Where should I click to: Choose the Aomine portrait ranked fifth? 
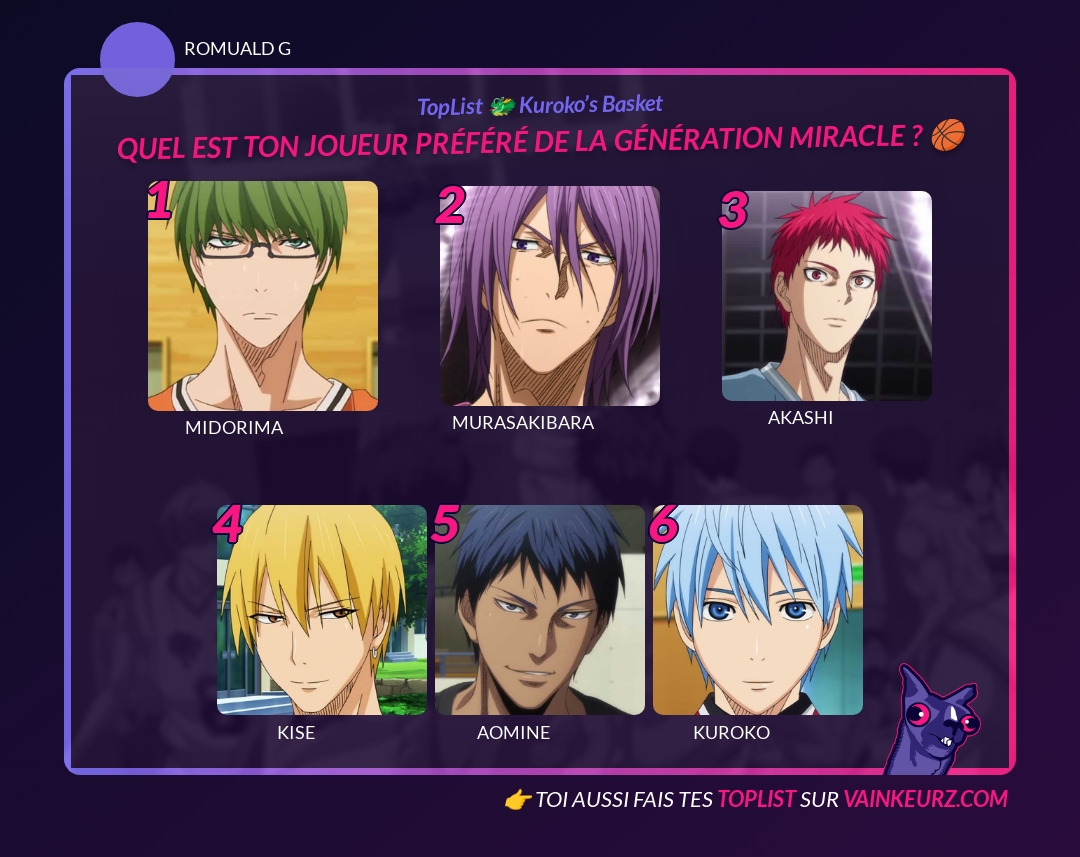(x=540, y=610)
